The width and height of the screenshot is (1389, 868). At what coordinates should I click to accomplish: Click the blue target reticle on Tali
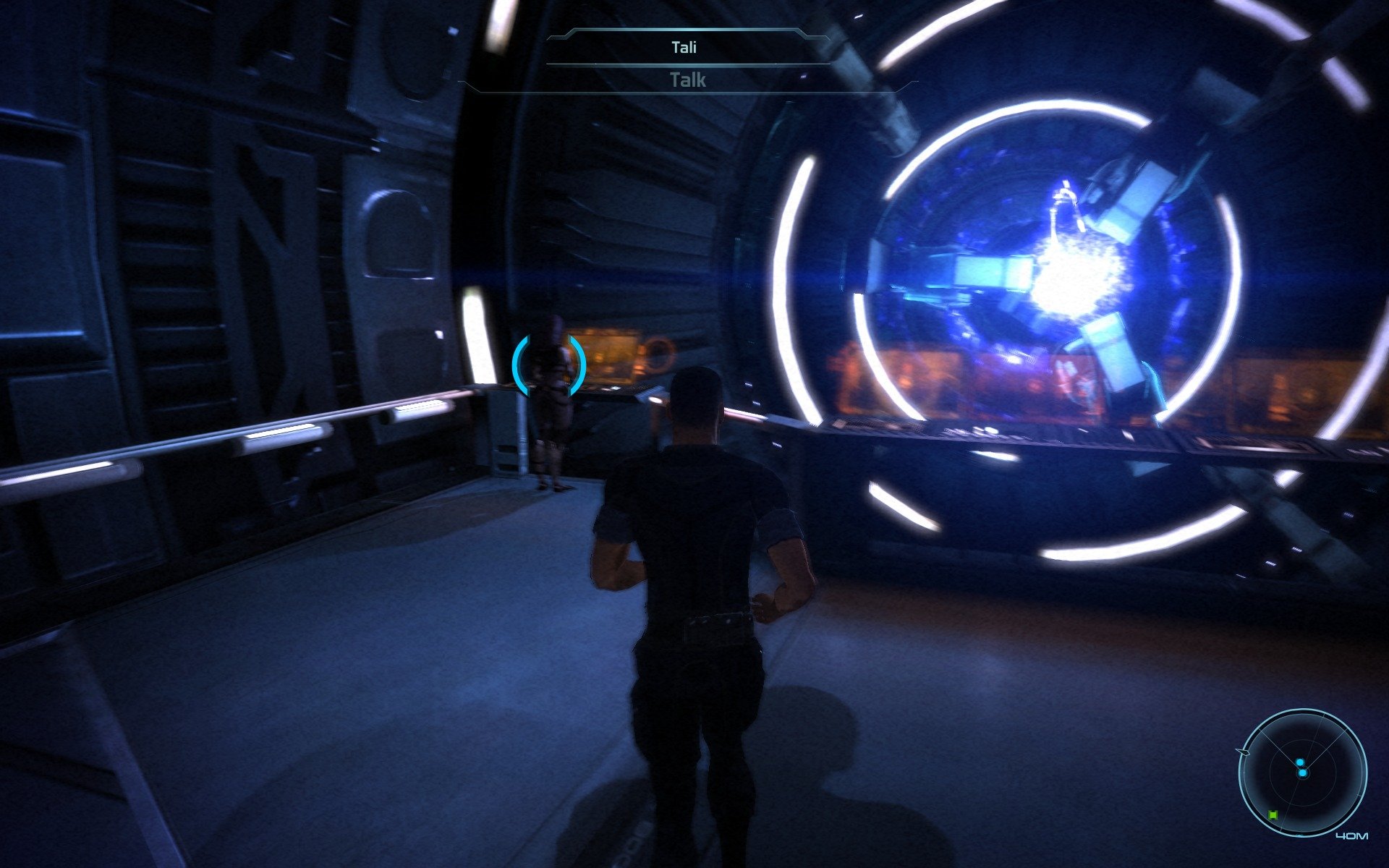(549, 365)
